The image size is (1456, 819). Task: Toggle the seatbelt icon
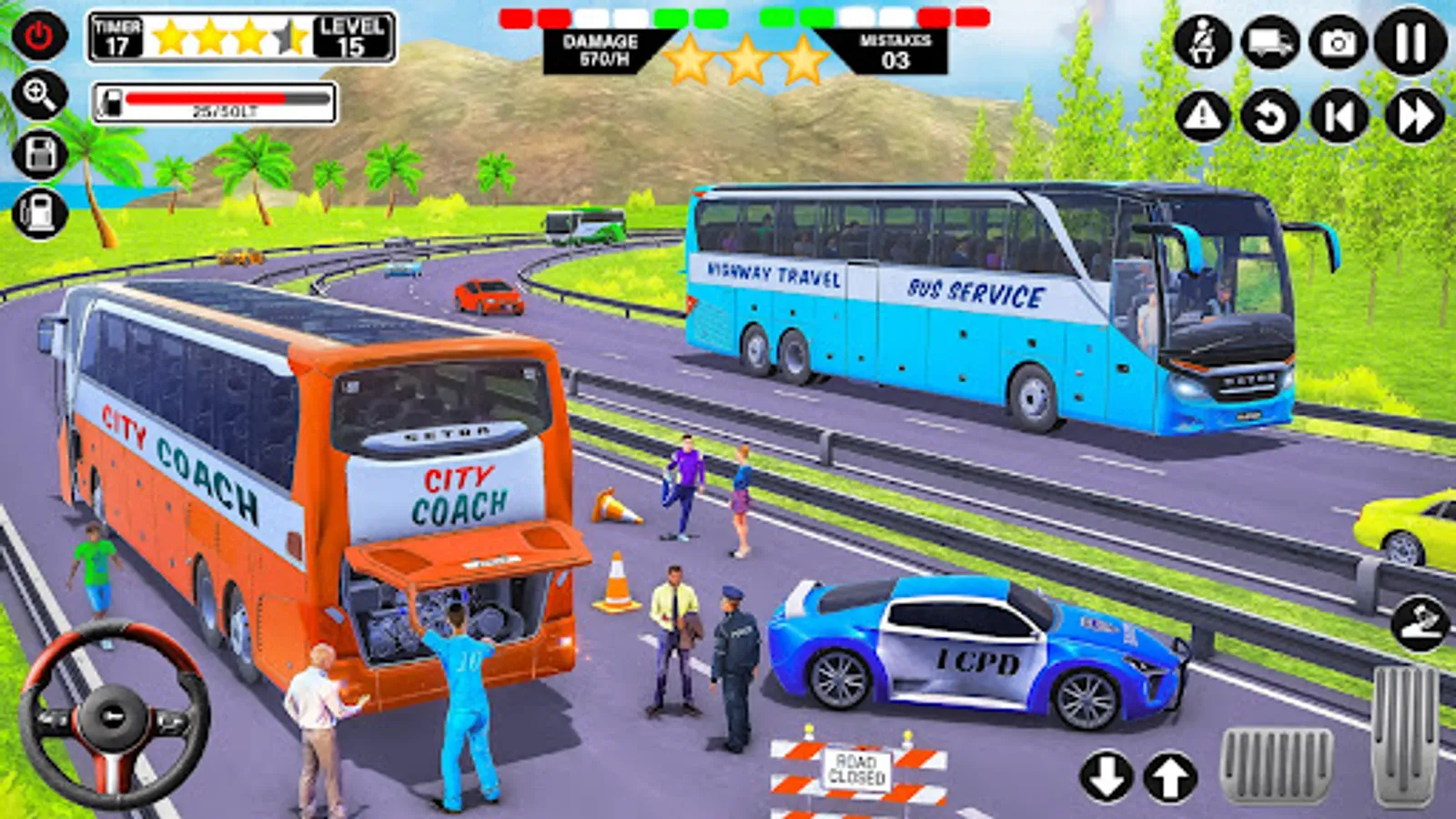pyautogui.click(x=1203, y=42)
